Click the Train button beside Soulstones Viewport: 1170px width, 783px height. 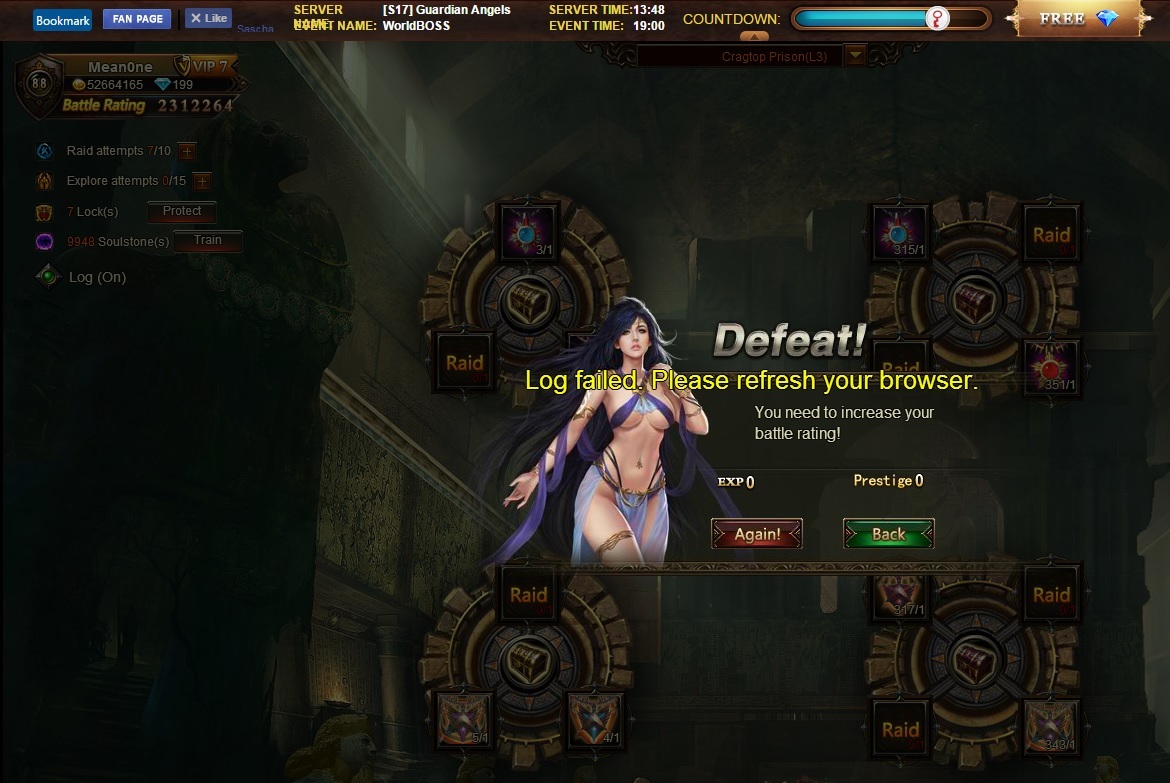pos(207,241)
